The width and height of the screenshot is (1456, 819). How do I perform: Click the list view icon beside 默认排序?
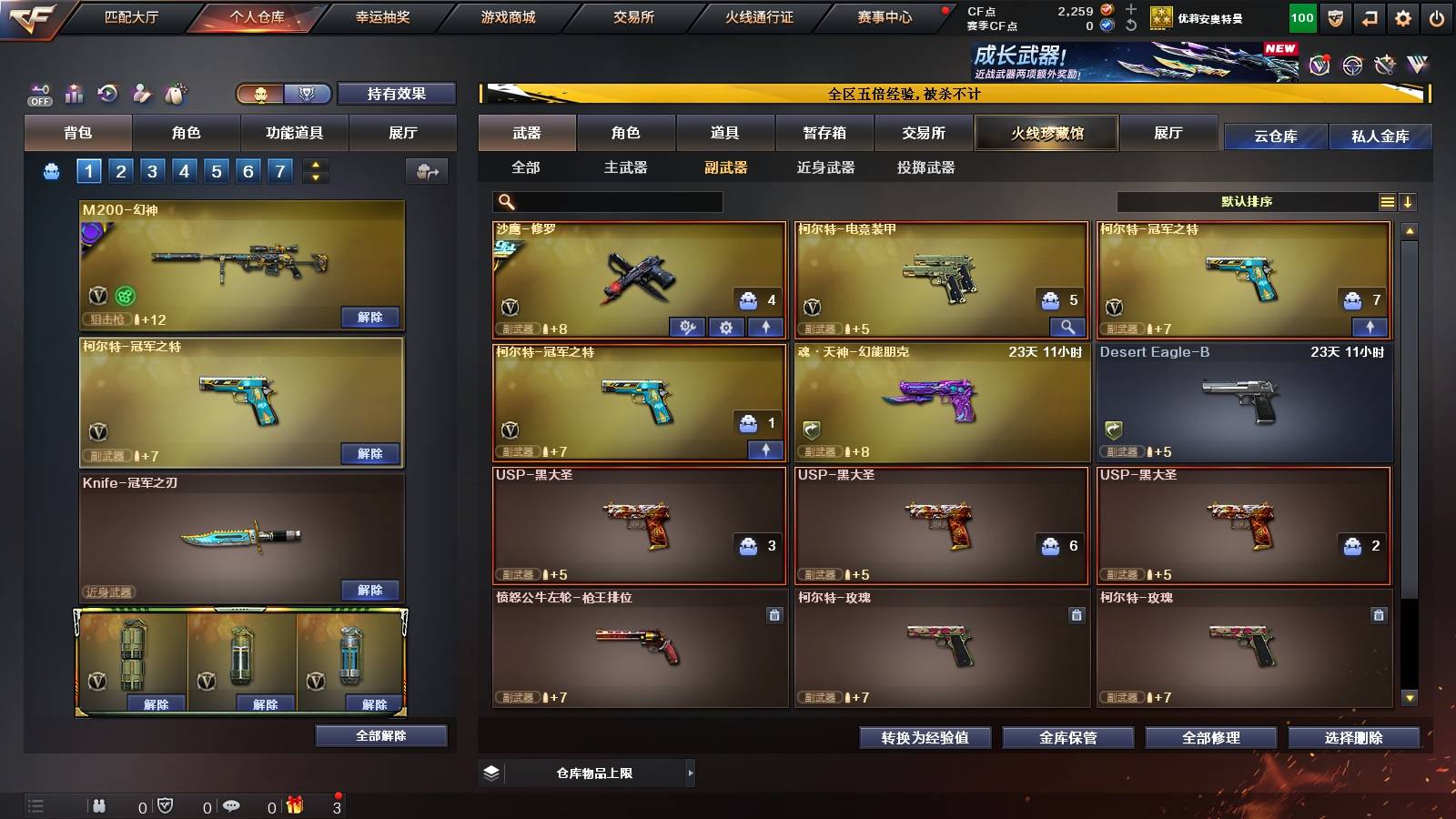click(1387, 201)
